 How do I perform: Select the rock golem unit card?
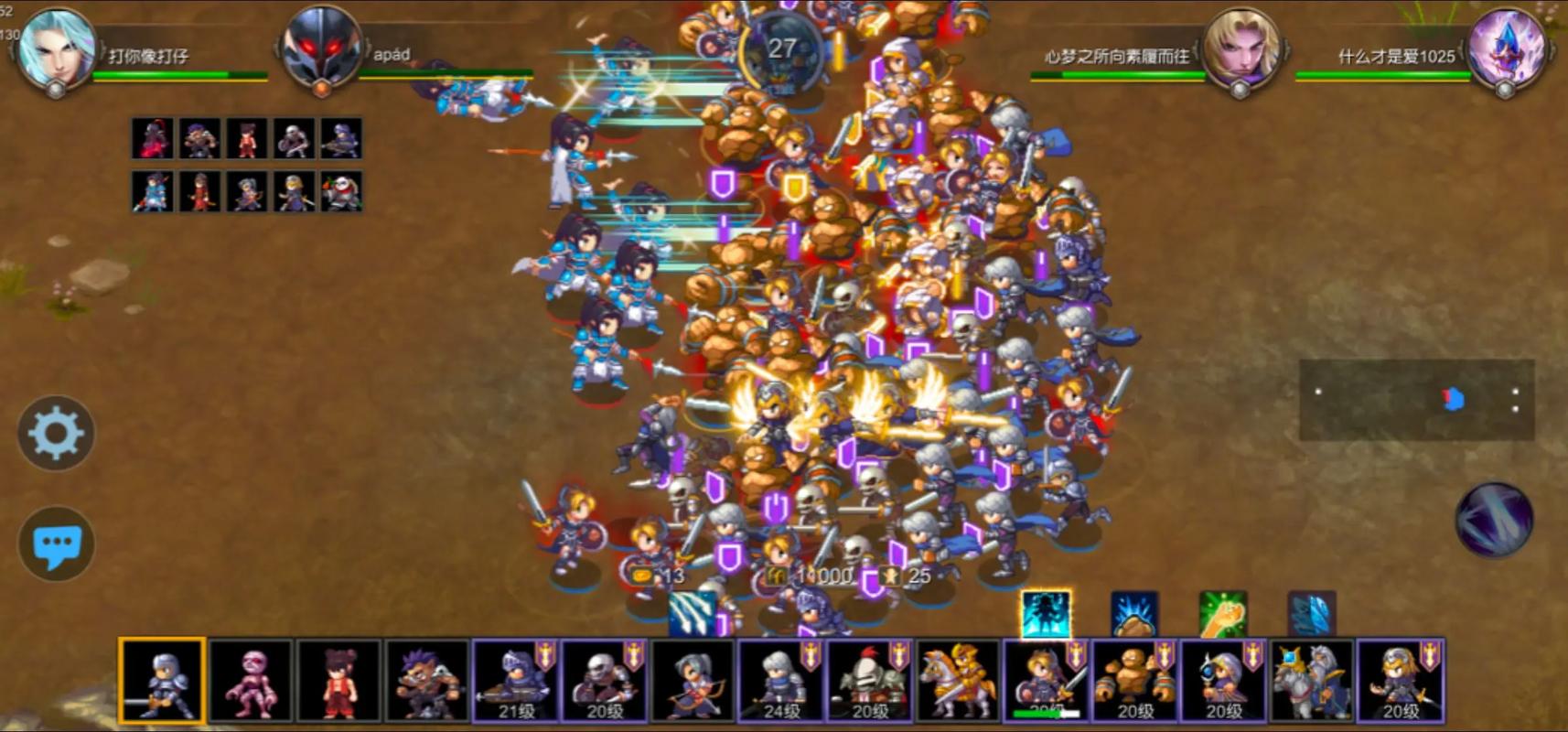pos(1134,682)
